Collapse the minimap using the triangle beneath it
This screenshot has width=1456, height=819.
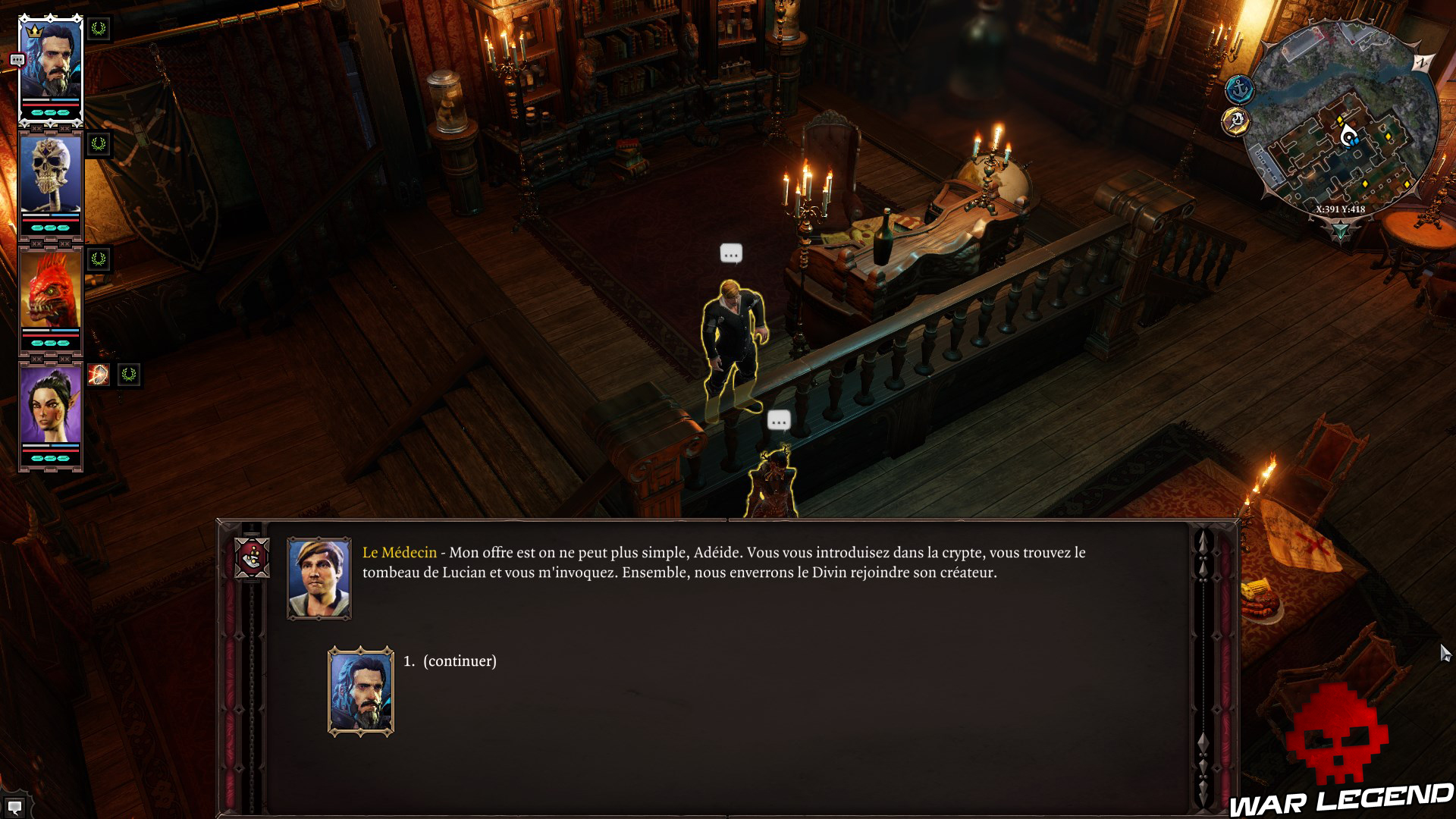click(1339, 230)
